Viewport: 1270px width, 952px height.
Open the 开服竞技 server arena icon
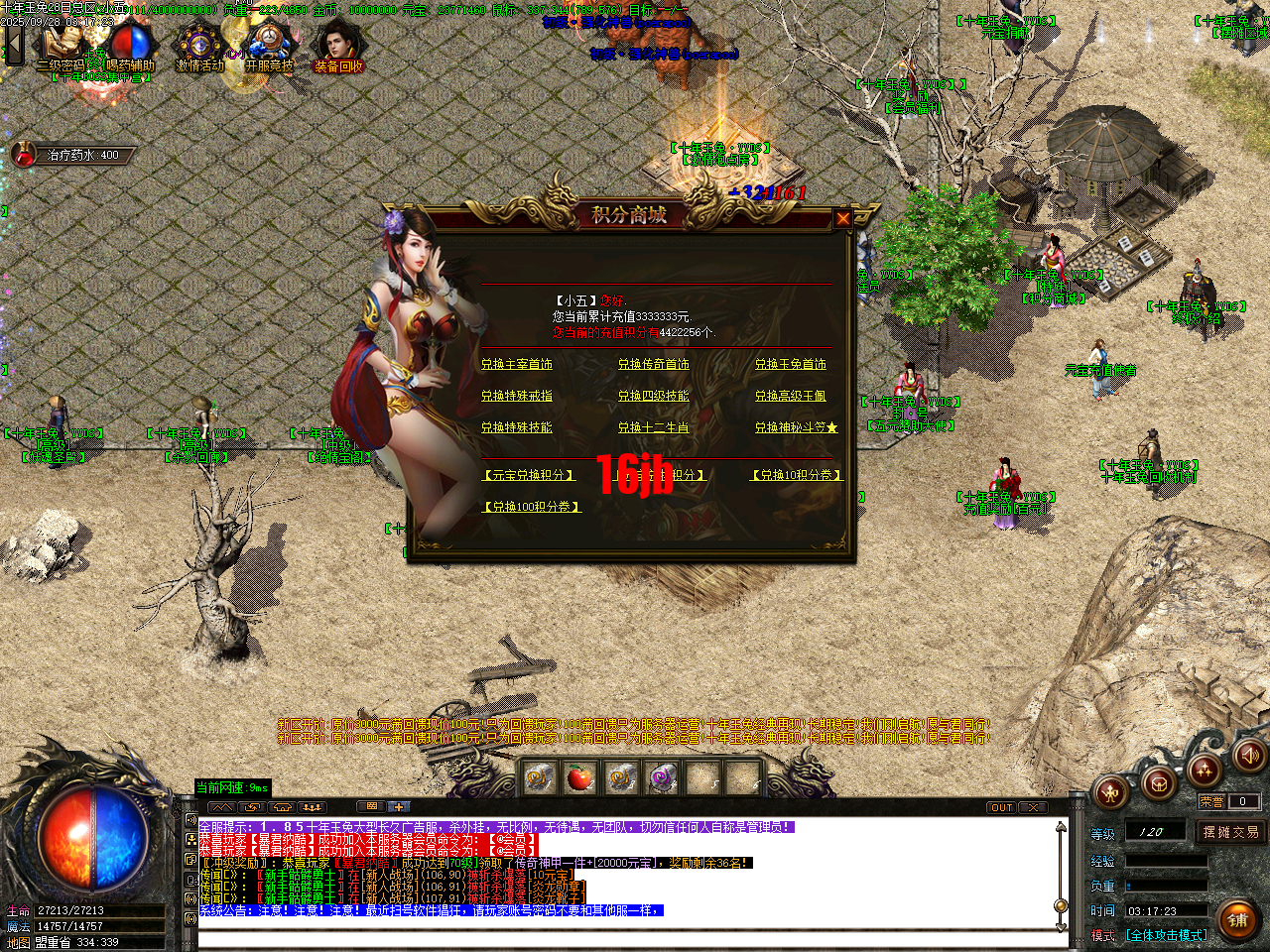tap(270, 42)
